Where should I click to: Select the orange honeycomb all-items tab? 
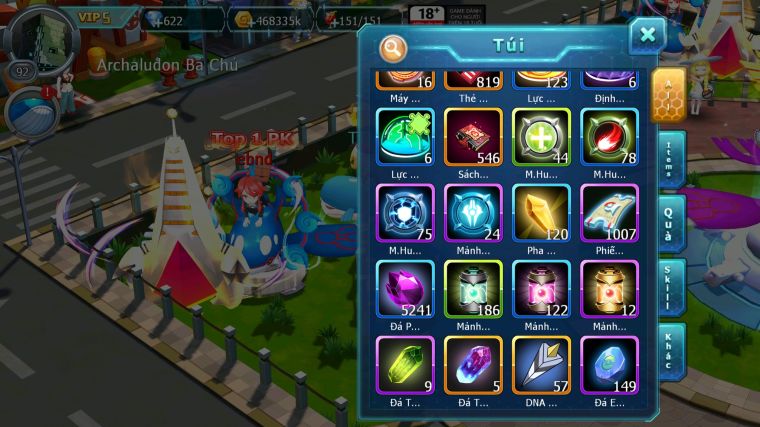668,95
